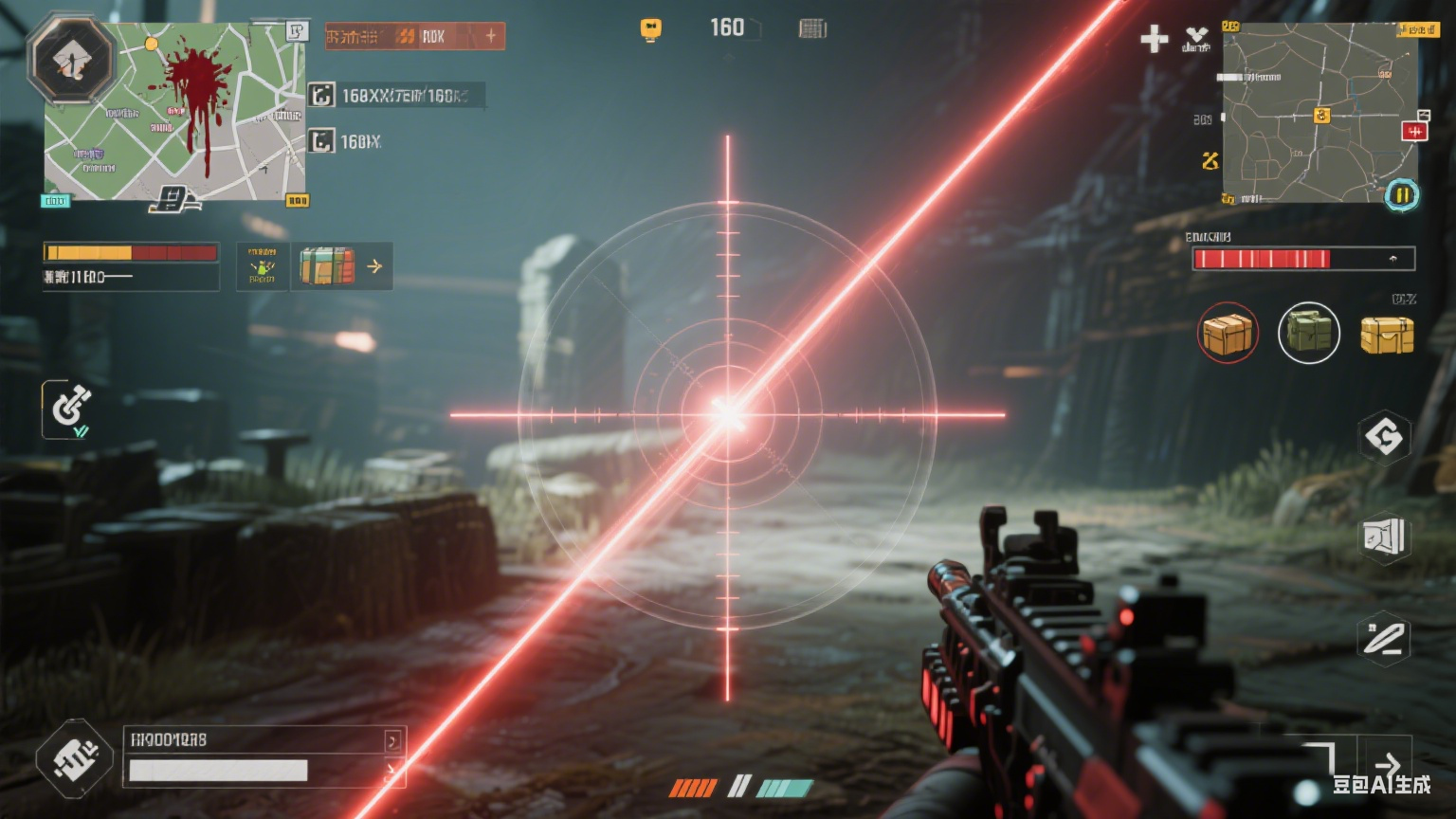Select the red-ringed orange crate slot

pos(1228,334)
